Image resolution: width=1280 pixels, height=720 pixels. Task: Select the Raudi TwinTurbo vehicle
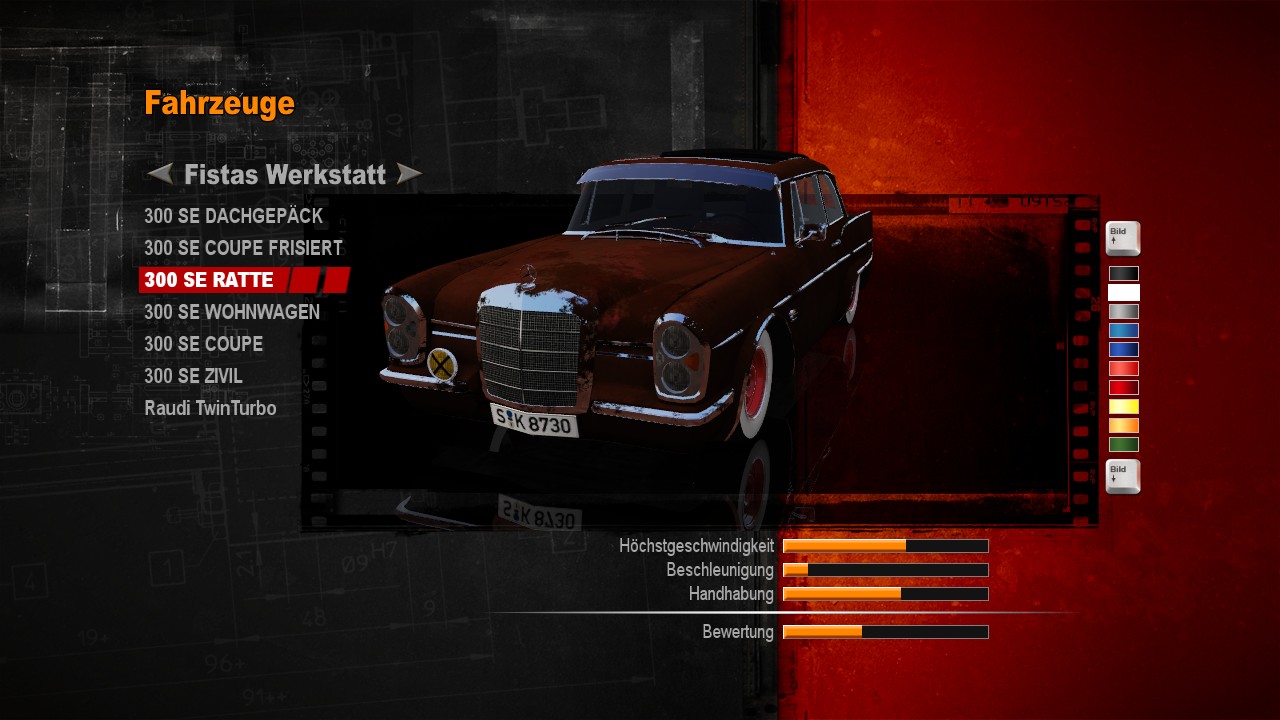(x=210, y=408)
